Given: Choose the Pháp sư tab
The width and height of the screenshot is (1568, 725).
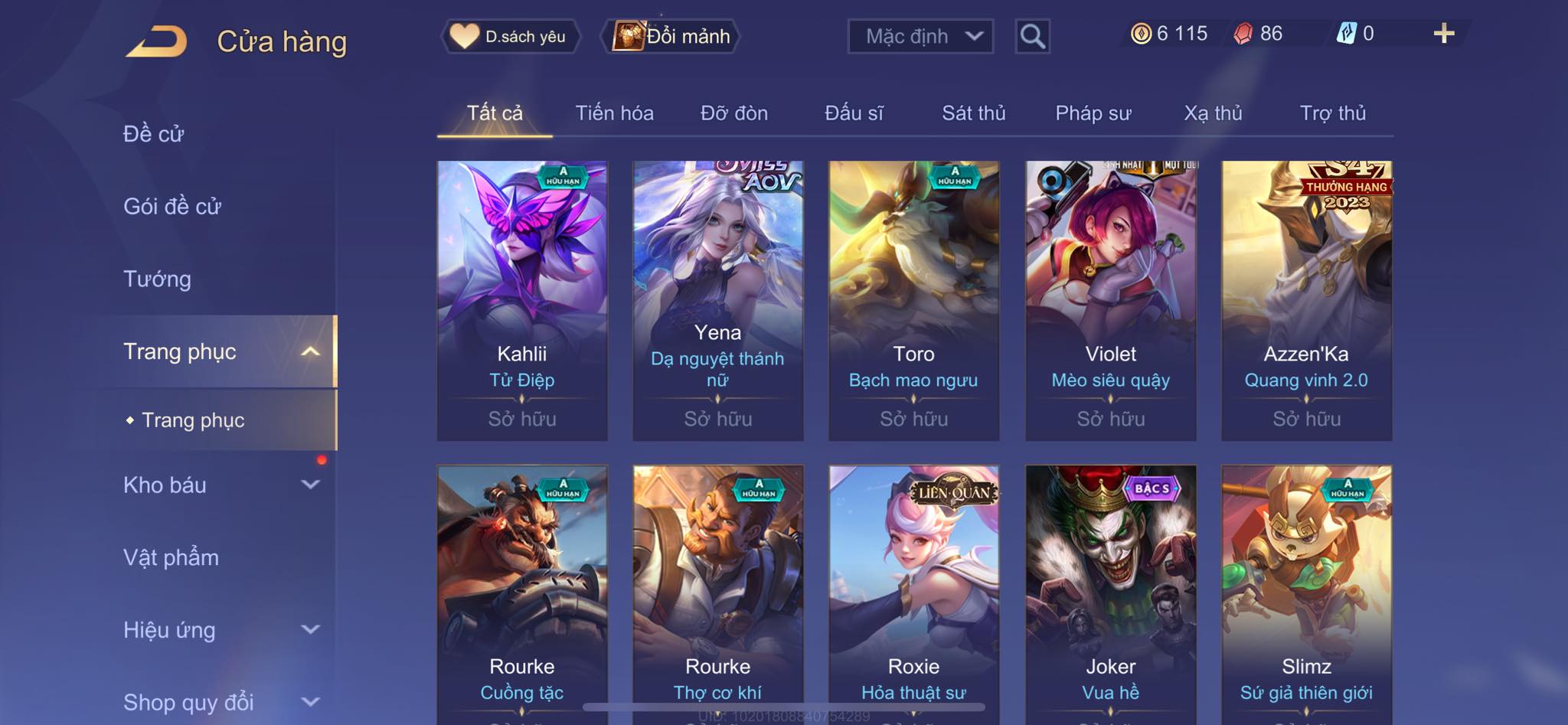Looking at the screenshot, I should [1093, 113].
